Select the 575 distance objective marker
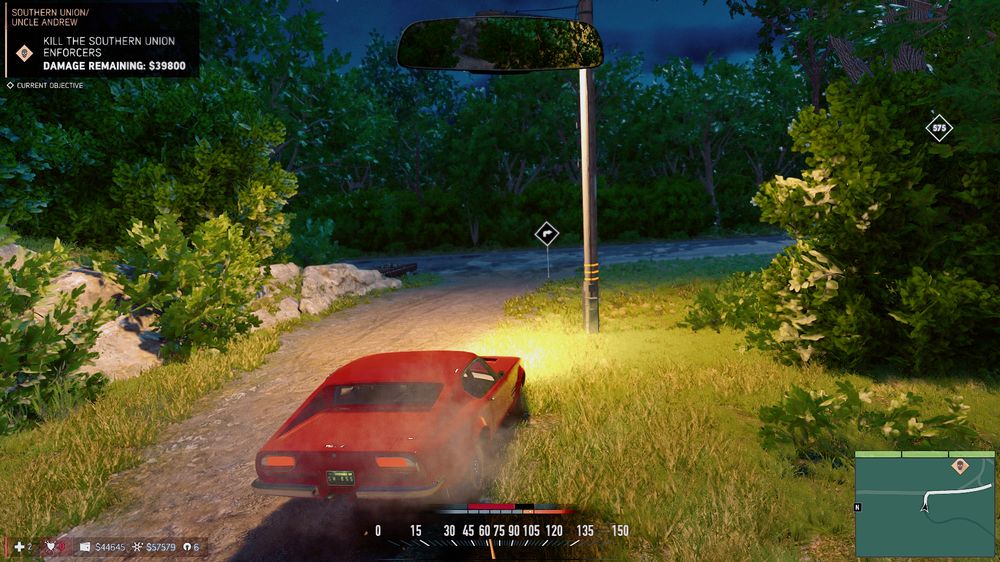 [938, 128]
